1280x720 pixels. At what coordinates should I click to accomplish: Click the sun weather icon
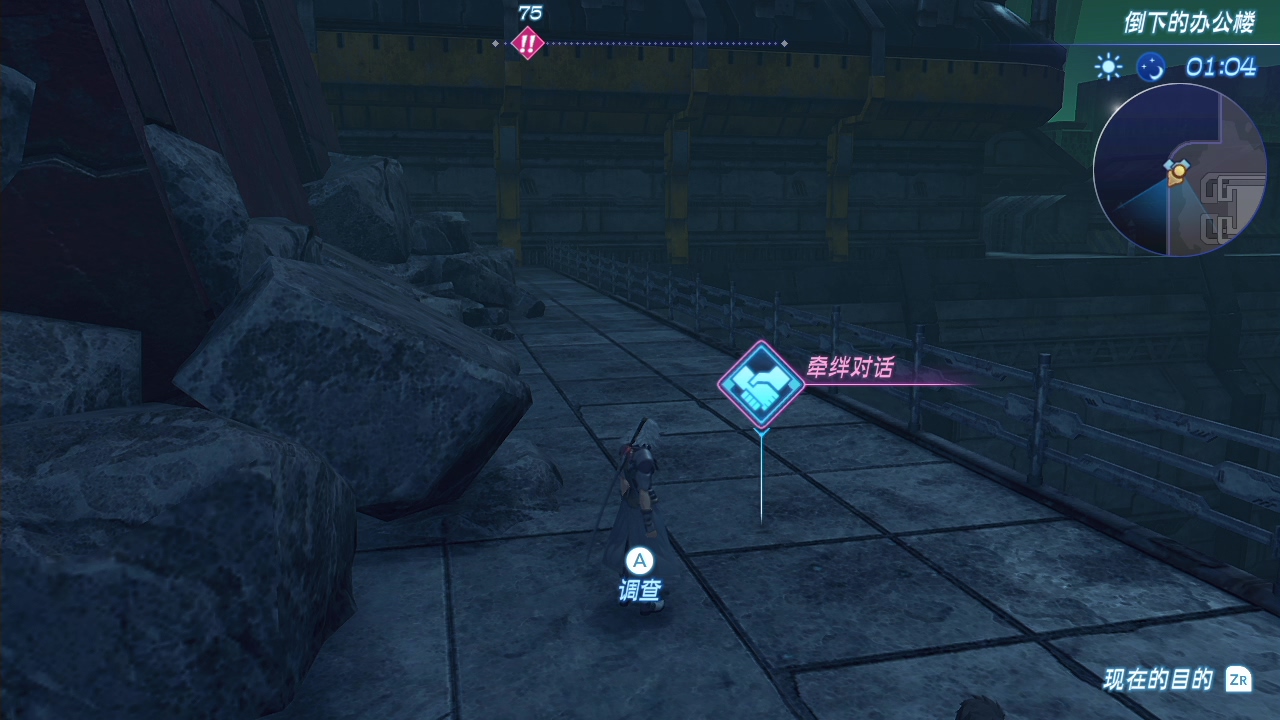1108,67
